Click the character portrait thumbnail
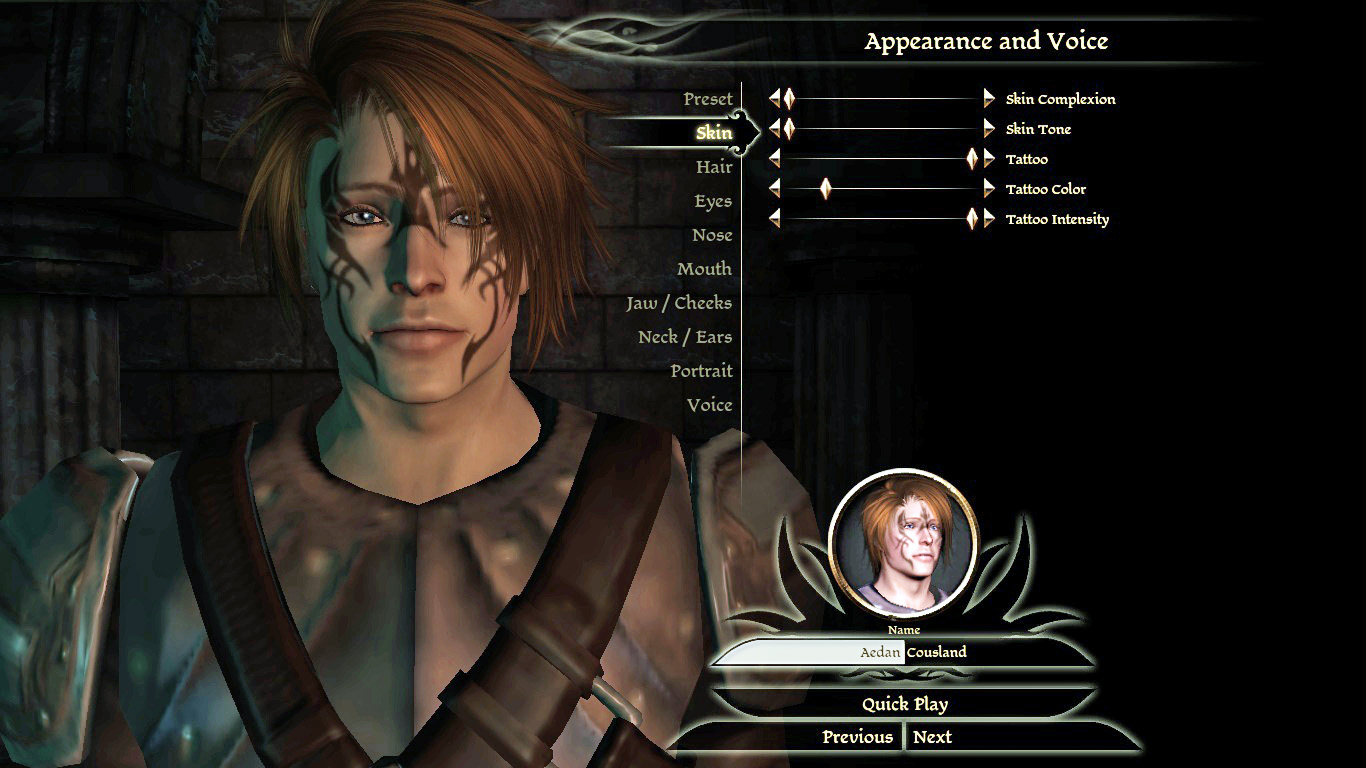Viewport: 1366px width, 768px height. pyautogui.click(x=904, y=544)
